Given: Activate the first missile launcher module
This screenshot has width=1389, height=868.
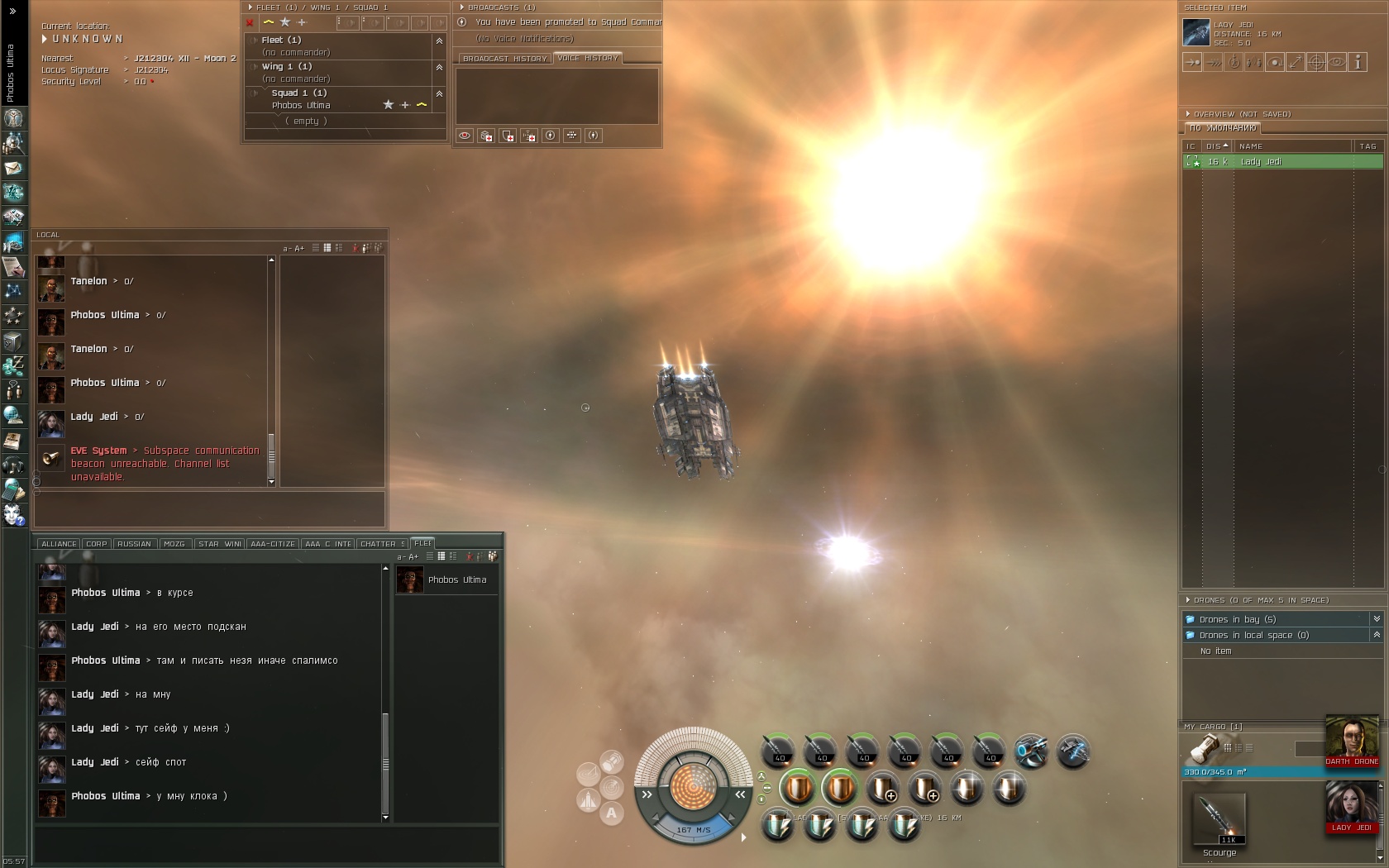Looking at the screenshot, I should tap(779, 751).
